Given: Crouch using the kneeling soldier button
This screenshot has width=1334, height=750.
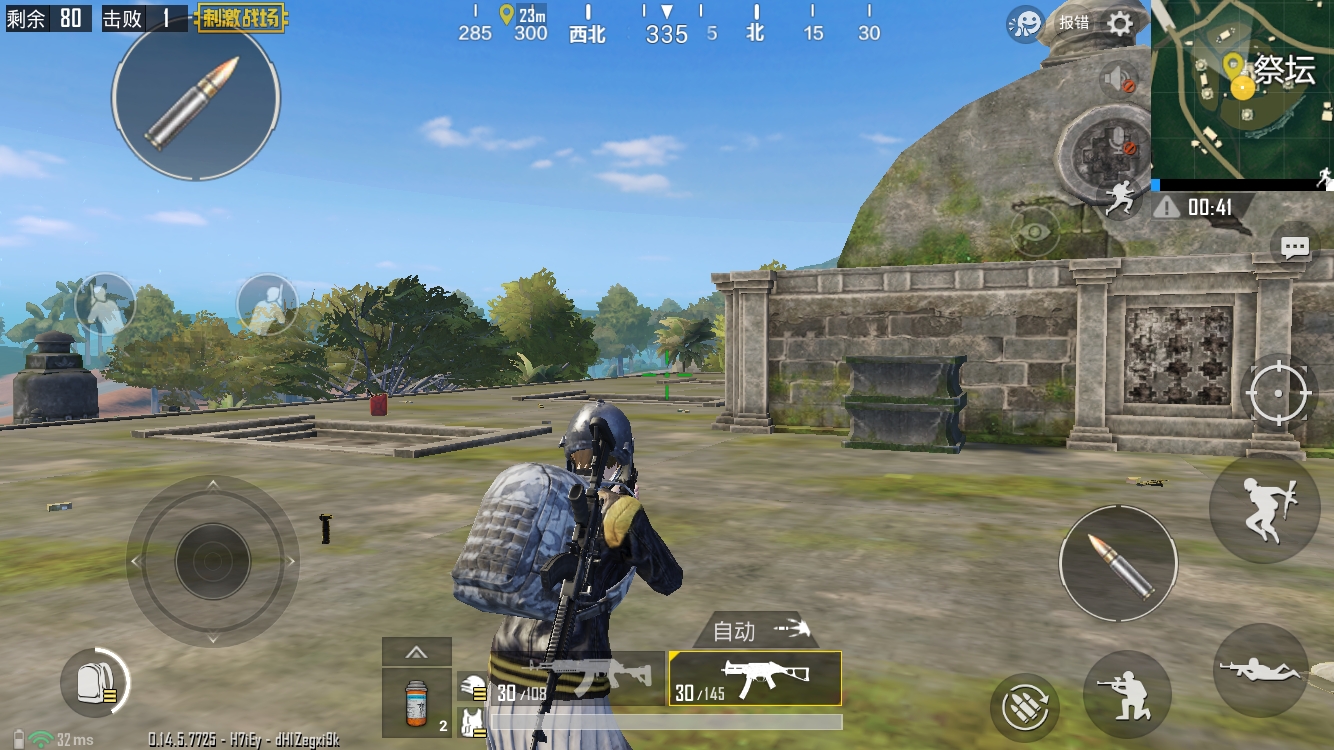Looking at the screenshot, I should 1127,693.
